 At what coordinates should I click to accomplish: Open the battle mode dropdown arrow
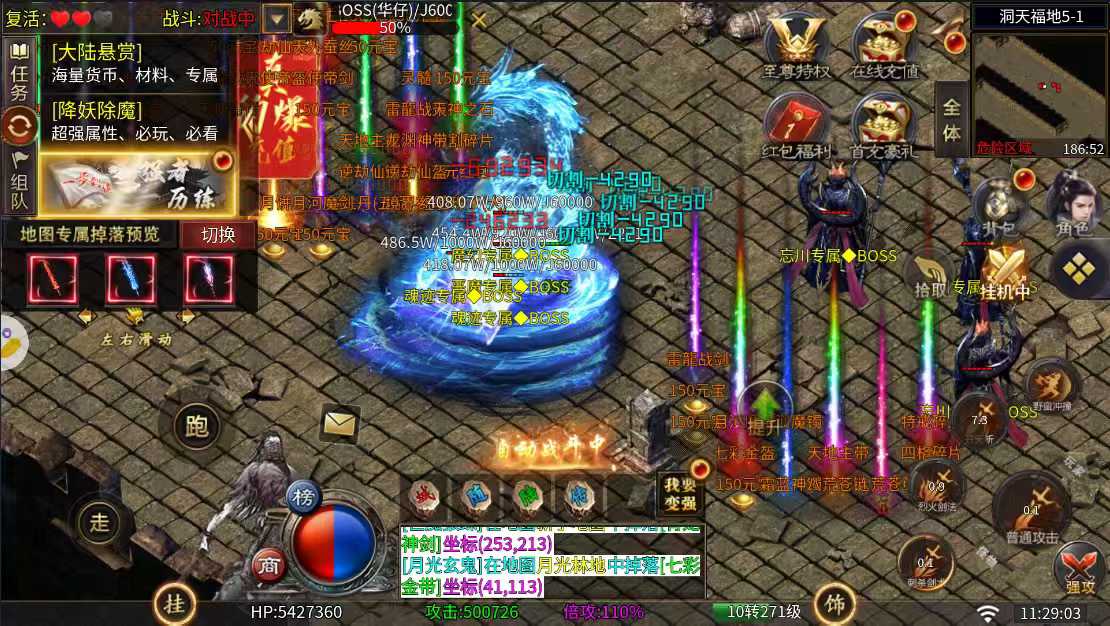coord(277,18)
